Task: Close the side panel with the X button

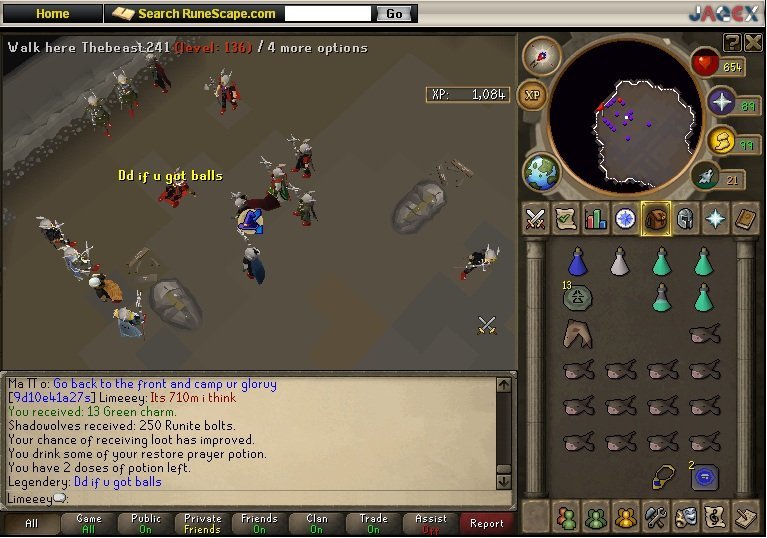Action: pyautogui.click(x=753, y=41)
